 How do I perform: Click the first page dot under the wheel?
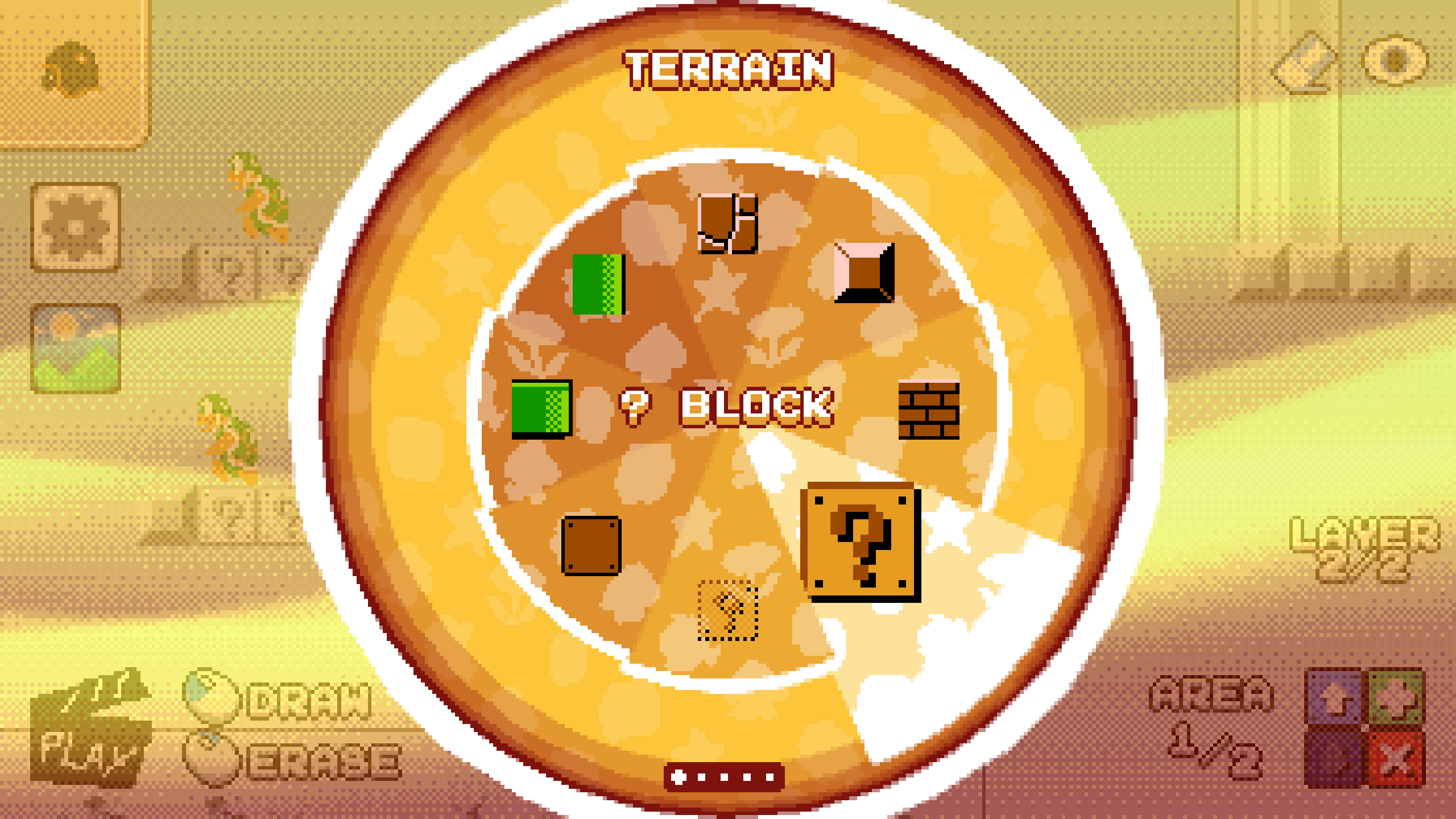tap(679, 778)
